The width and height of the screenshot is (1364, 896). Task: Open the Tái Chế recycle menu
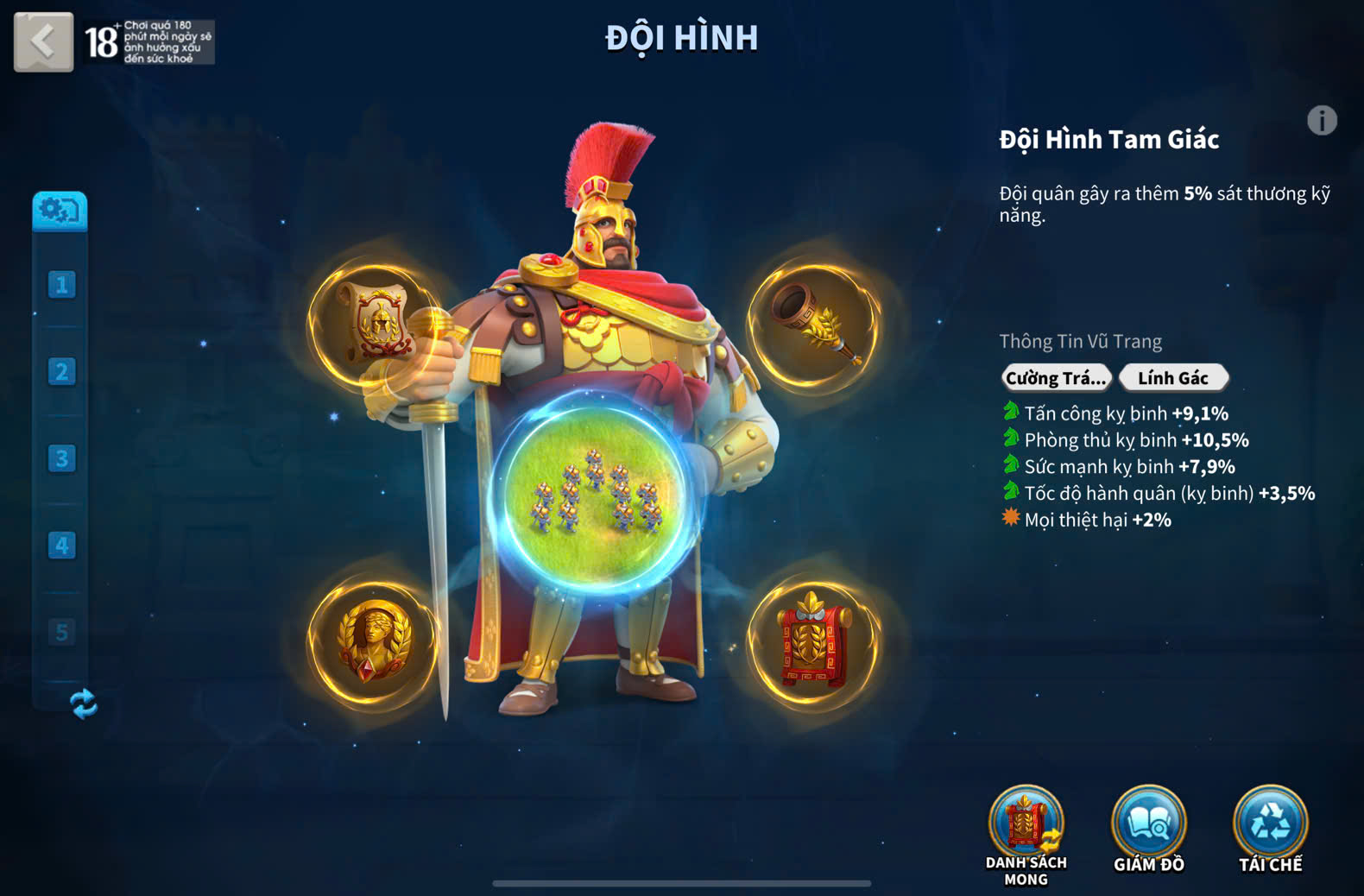tap(1270, 829)
